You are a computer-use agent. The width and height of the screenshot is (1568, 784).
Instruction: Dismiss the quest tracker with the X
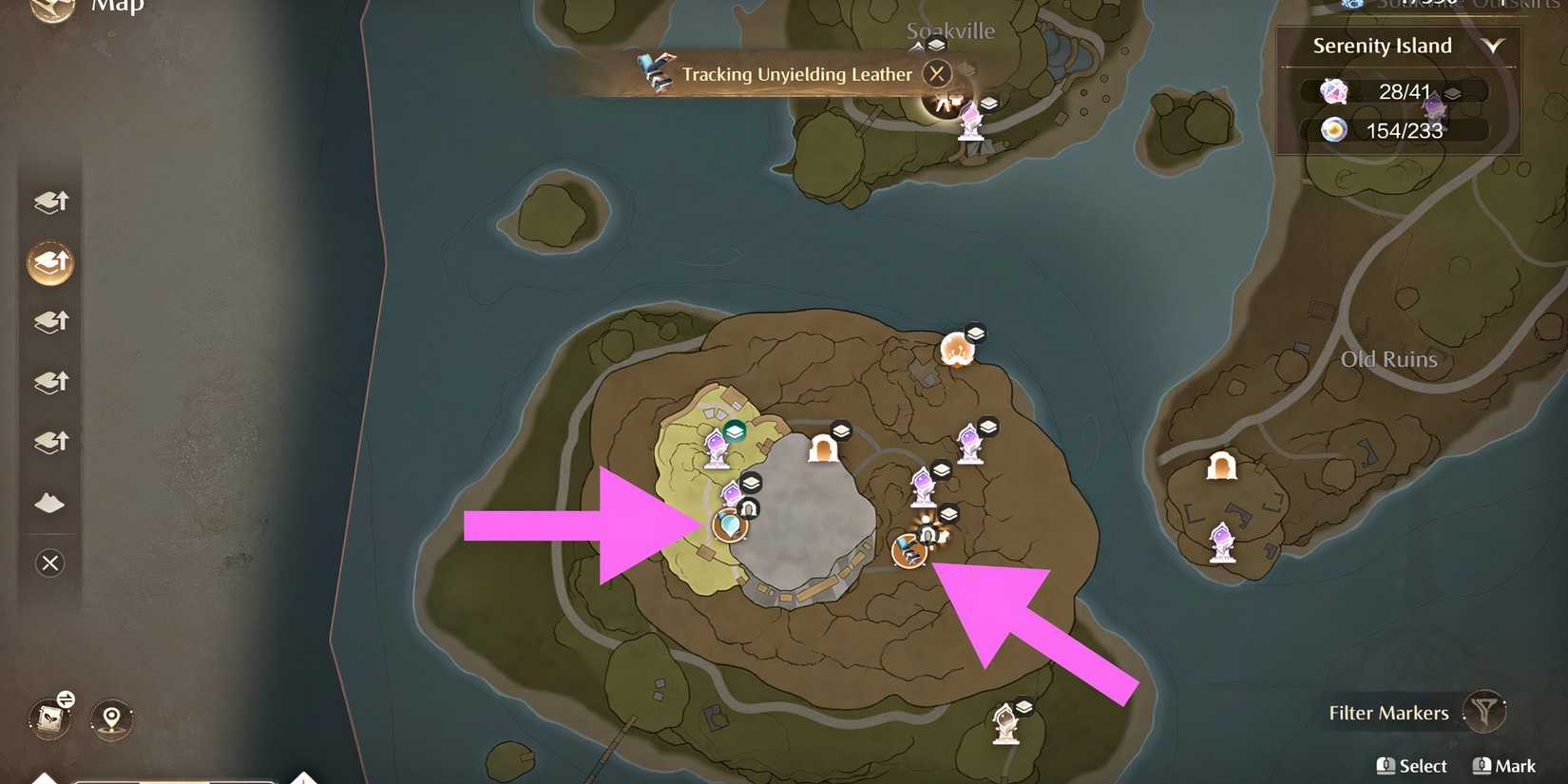[937, 73]
